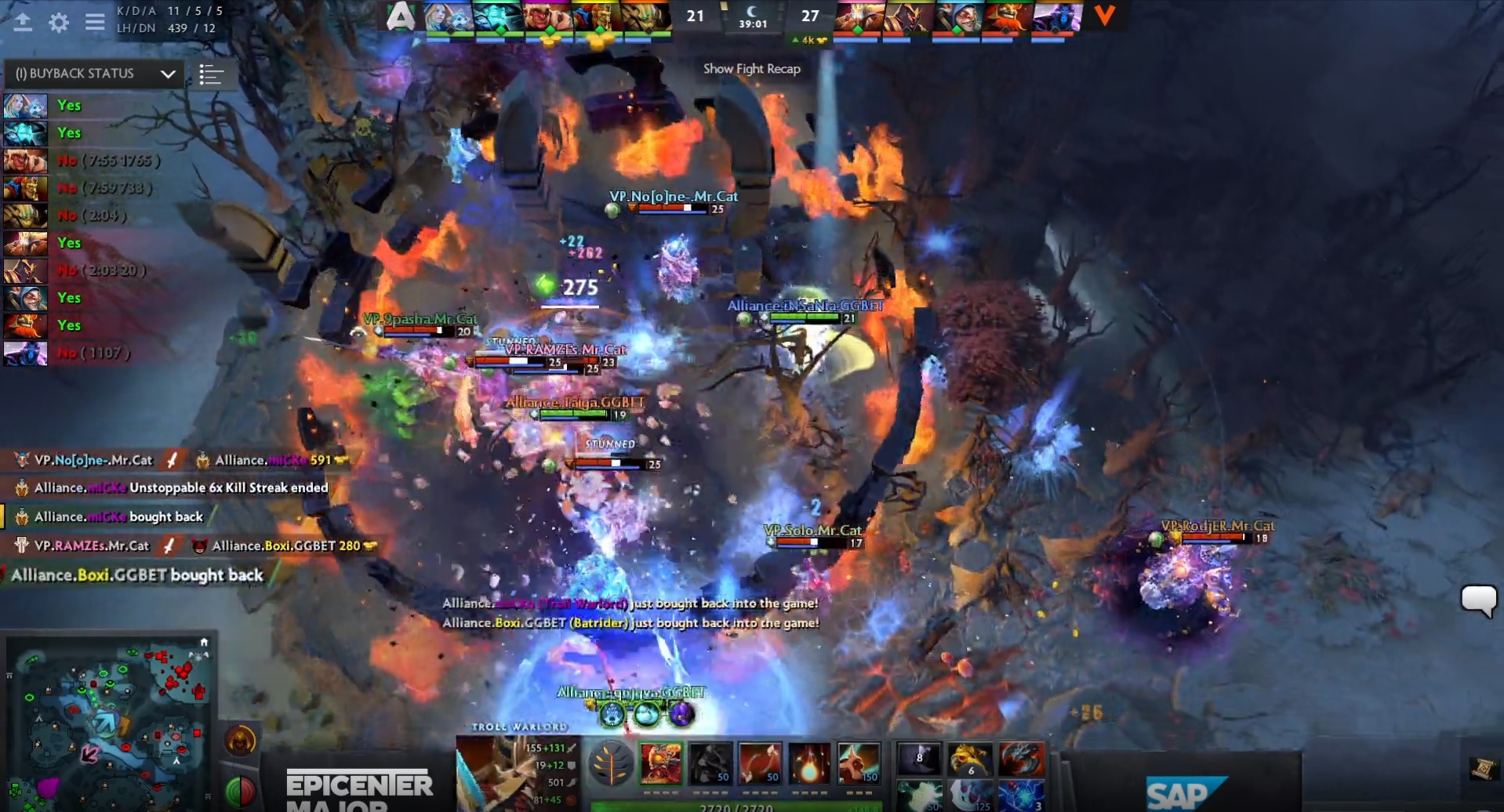Toggle the list view button beside Buyback Status
1504x812 pixels.
click(x=211, y=74)
